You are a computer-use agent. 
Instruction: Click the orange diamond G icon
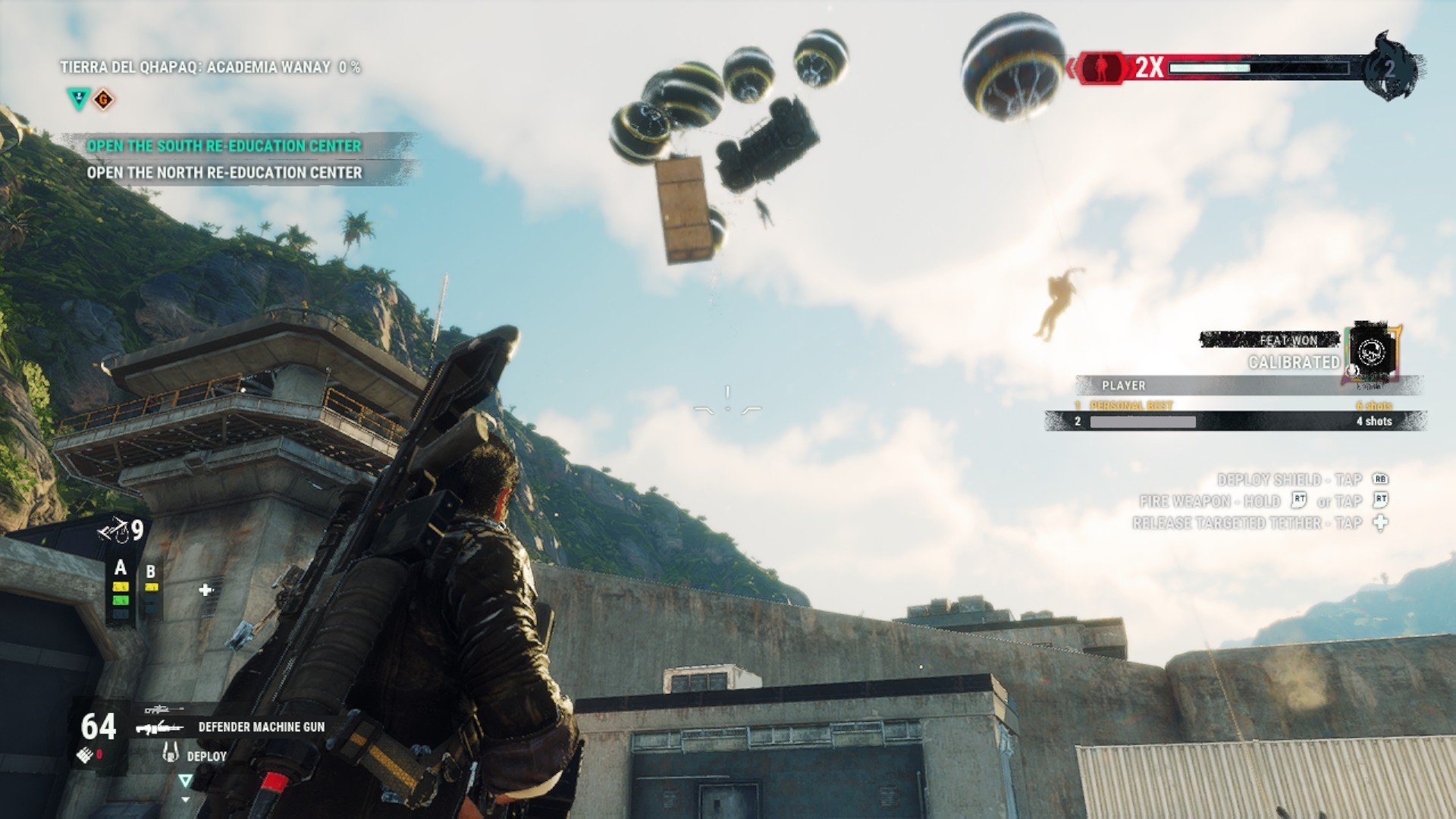click(x=104, y=99)
